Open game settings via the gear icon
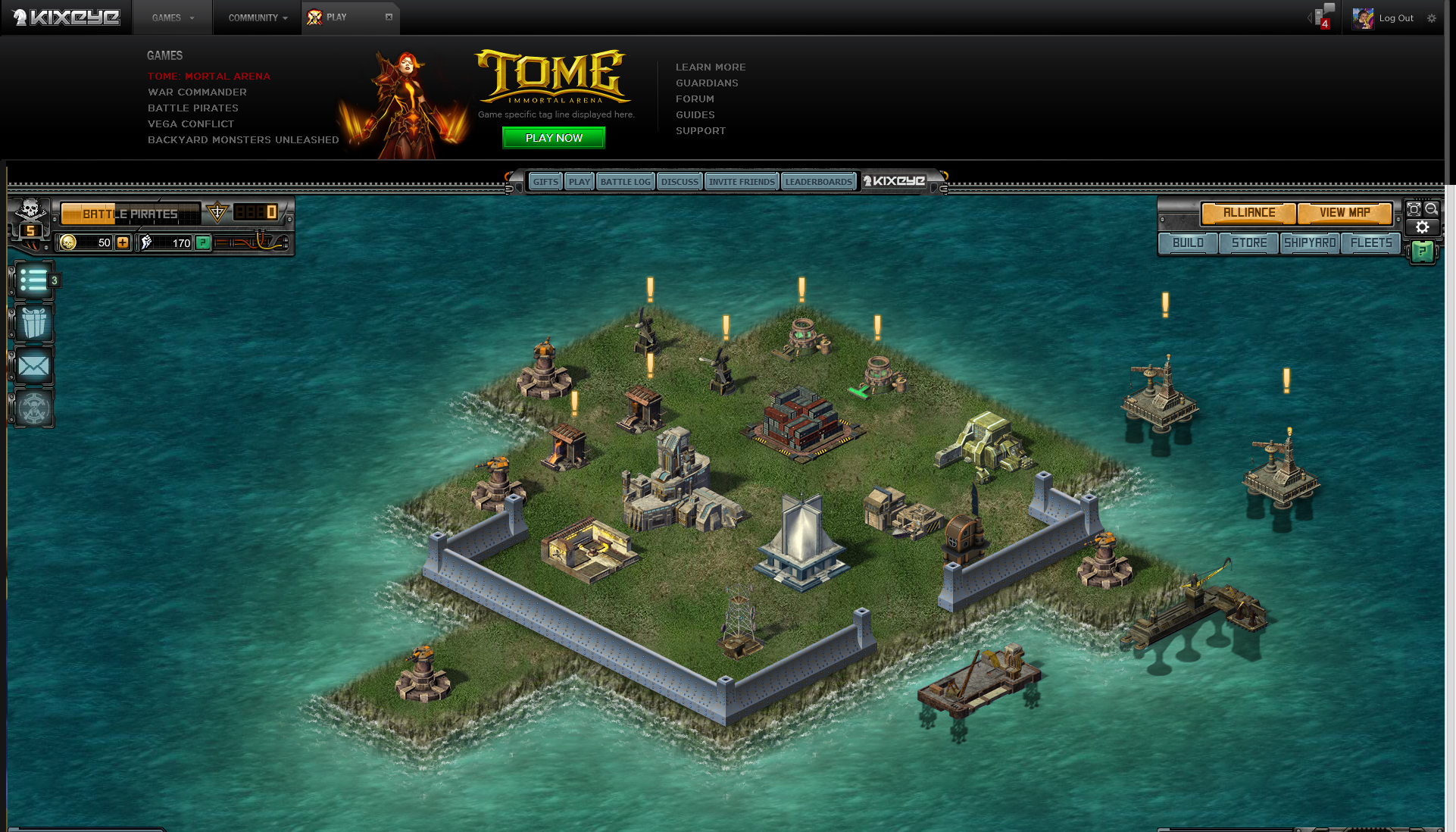The image size is (1456, 832). coord(1422,227)
